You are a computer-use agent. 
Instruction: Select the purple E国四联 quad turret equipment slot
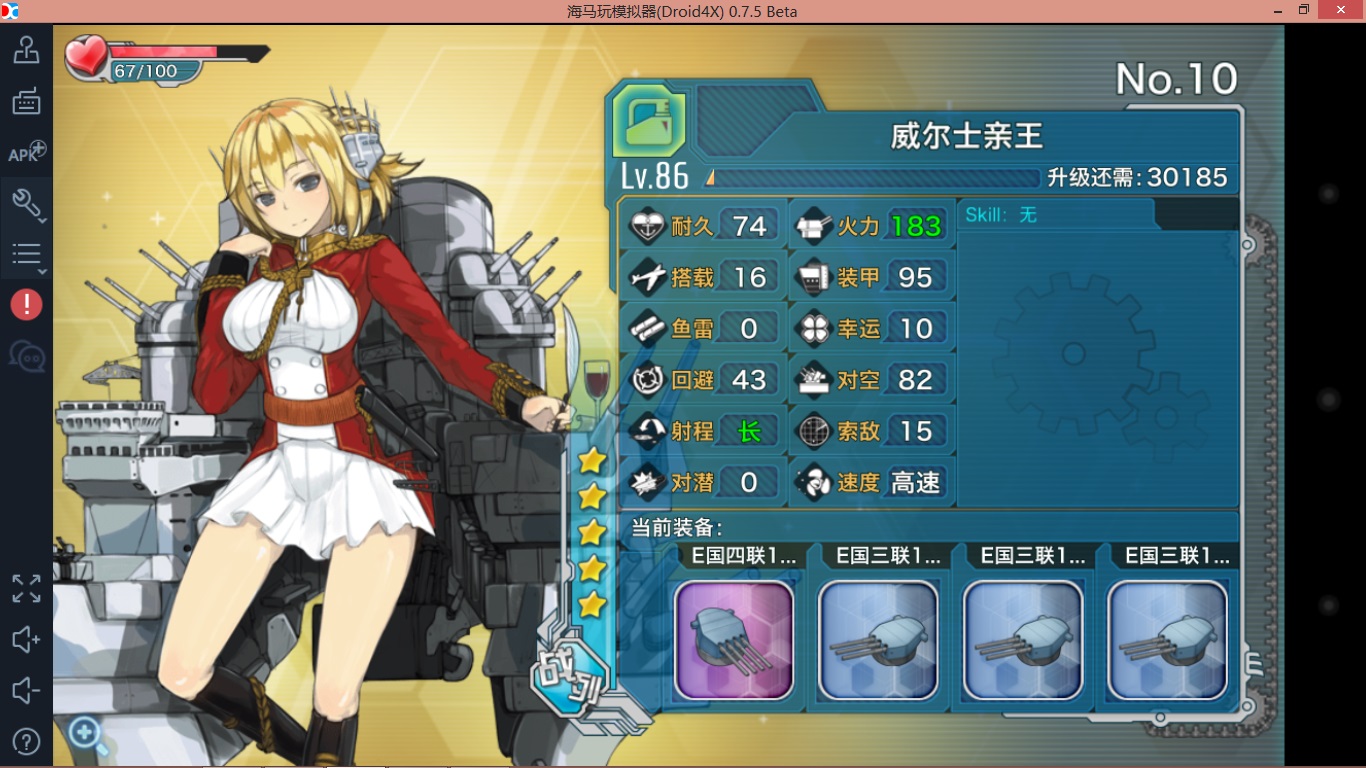click(x=734, y=640)
